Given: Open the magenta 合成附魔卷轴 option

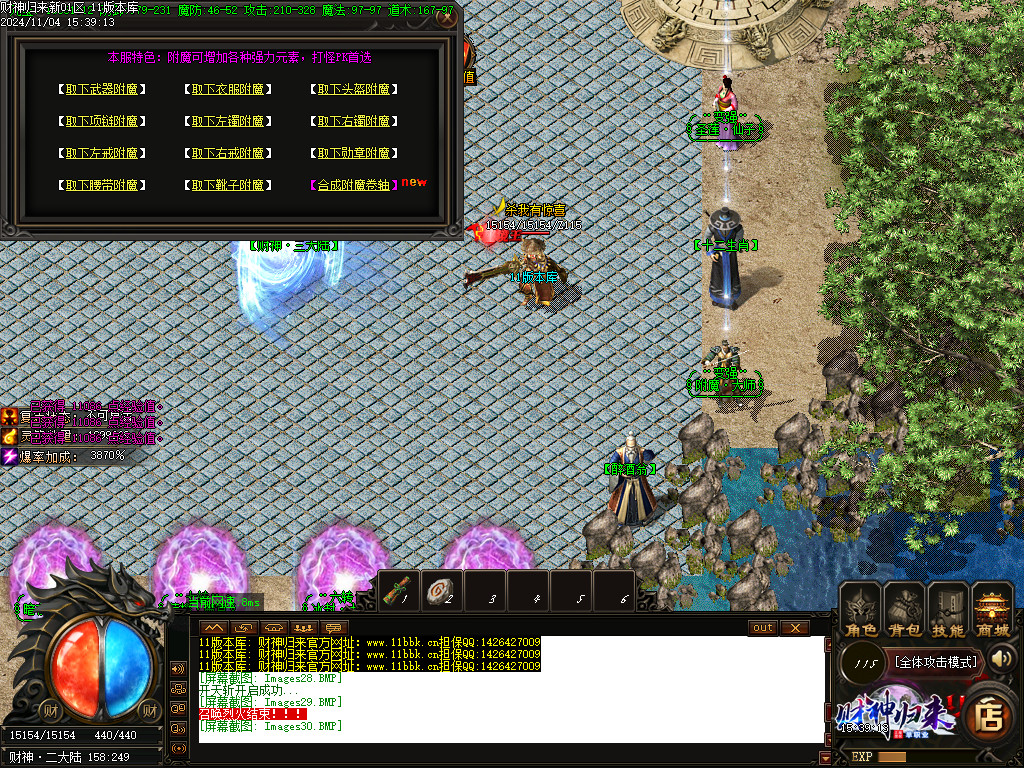Looking at the screenshot, I should [355, 186].
